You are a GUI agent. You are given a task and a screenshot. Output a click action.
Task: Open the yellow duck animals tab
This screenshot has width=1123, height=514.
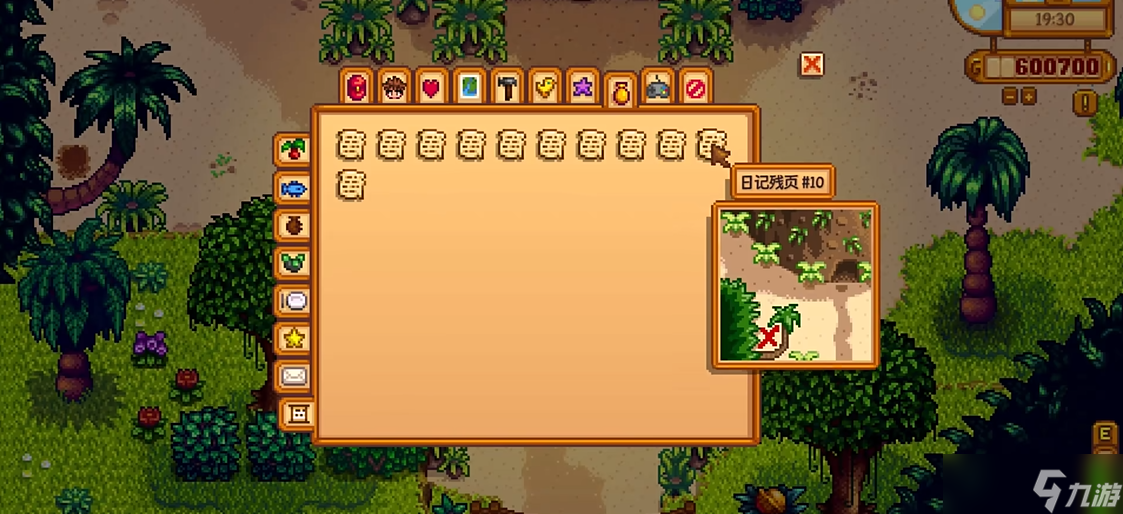pyautogui.click(x=544, y=88)
